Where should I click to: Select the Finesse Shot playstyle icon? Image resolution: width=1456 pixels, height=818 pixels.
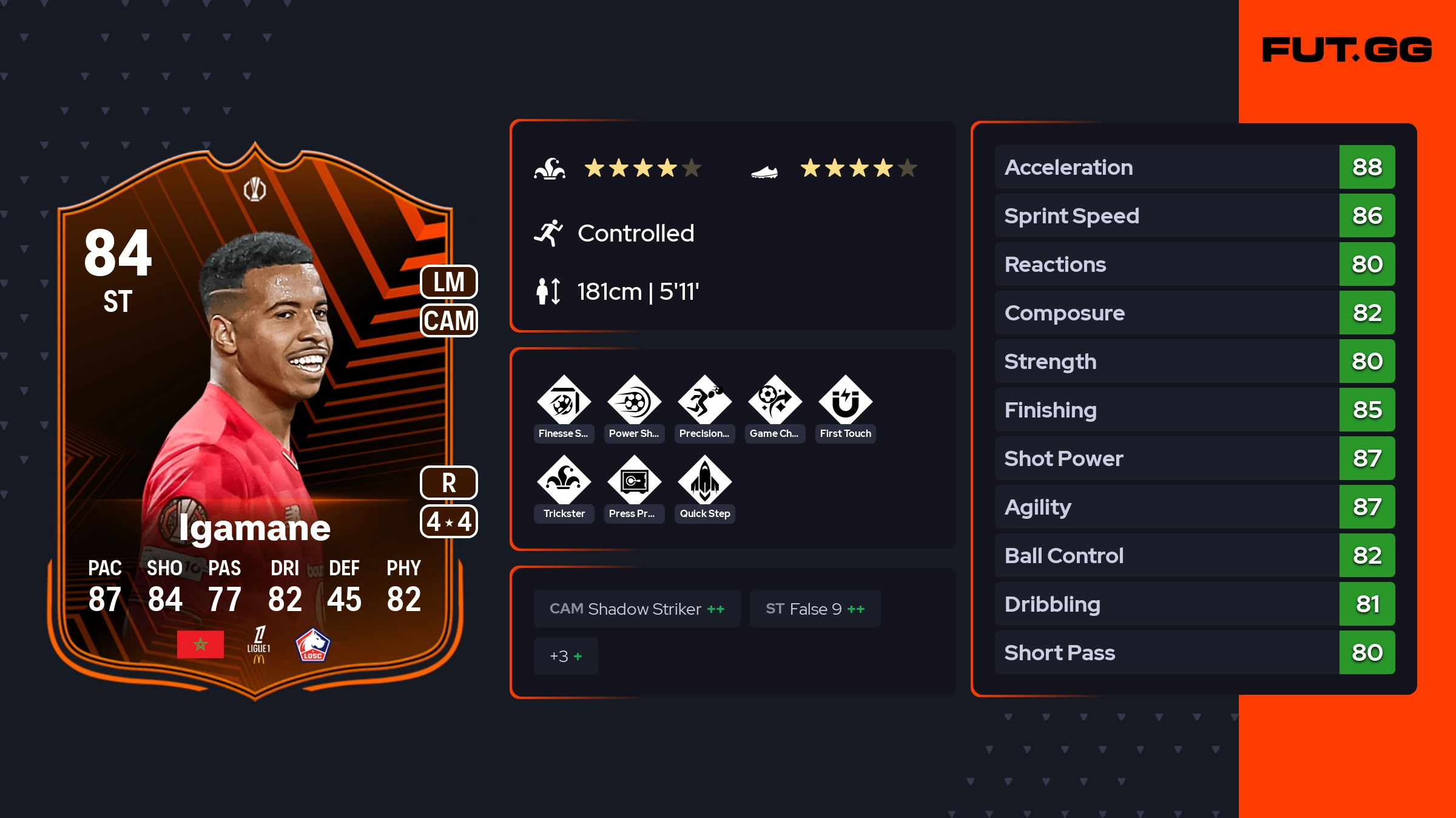[564, 401]
